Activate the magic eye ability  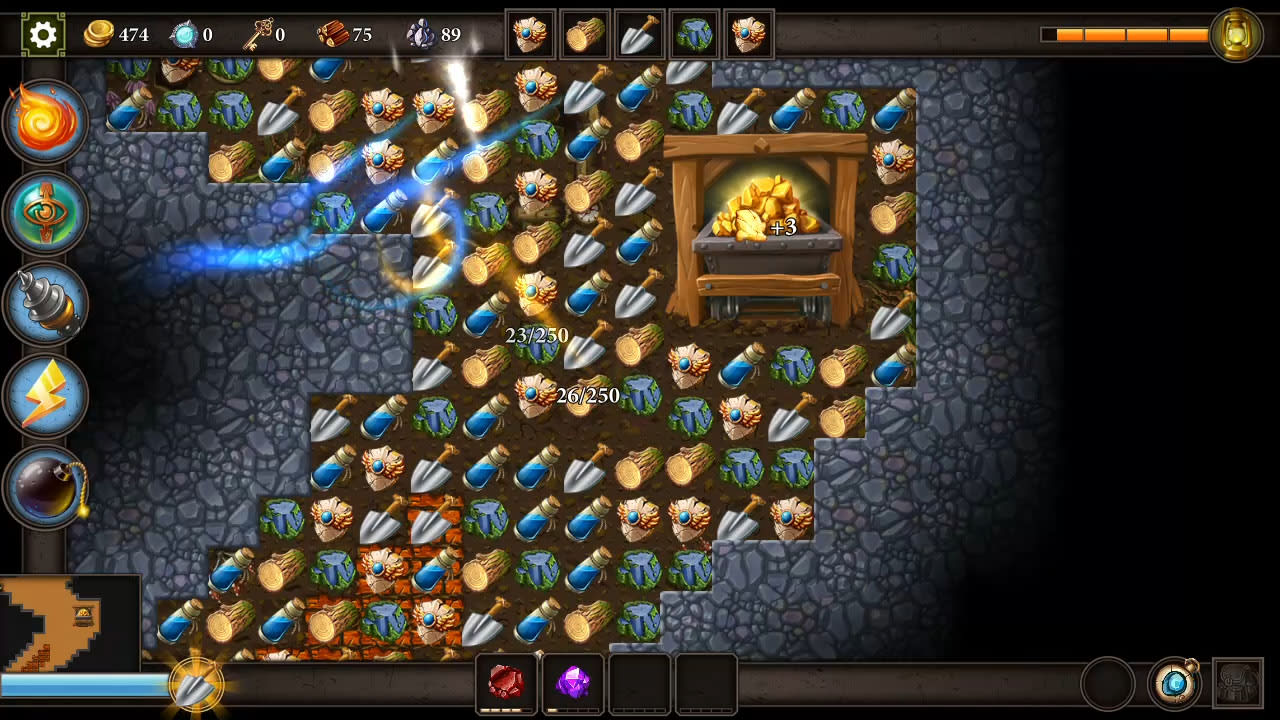[42, 212]
